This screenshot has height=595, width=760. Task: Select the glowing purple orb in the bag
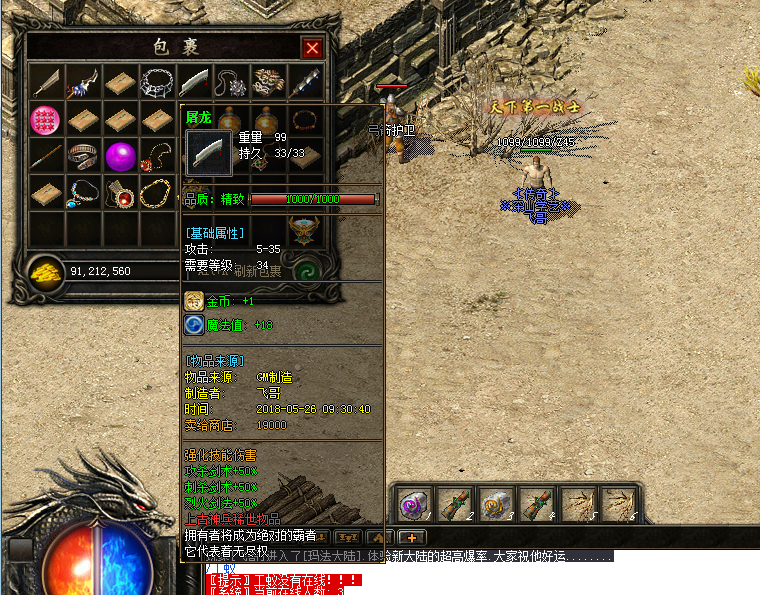[x=120, y=156]
